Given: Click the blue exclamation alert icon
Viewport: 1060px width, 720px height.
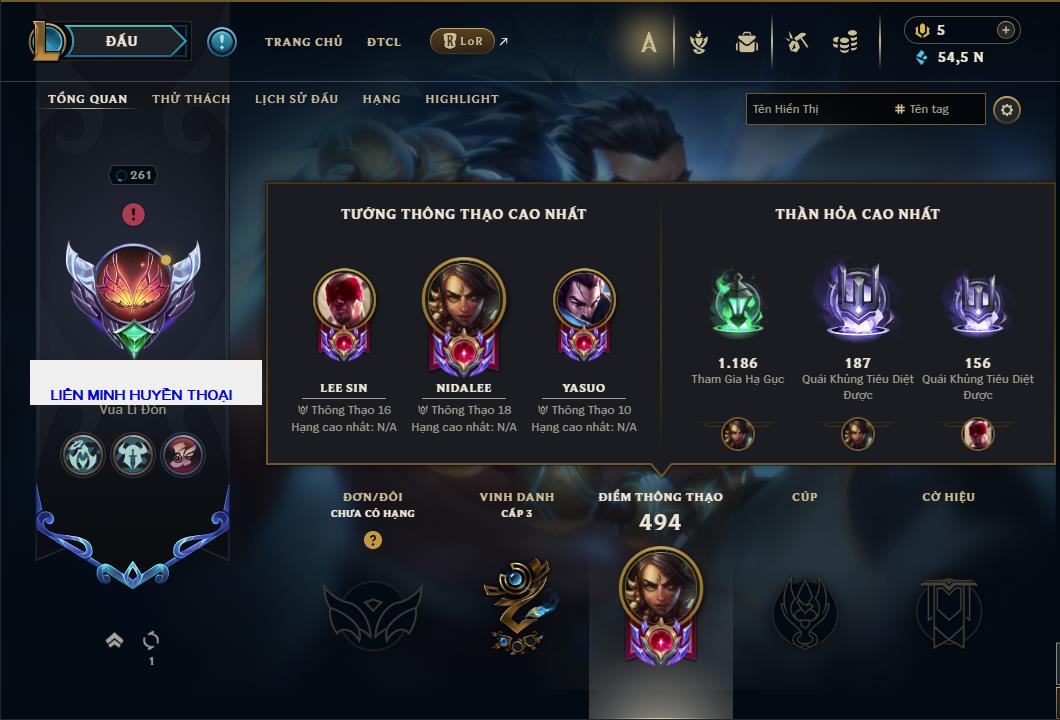Looking at the screenshot, I should (x=222, y=42).
